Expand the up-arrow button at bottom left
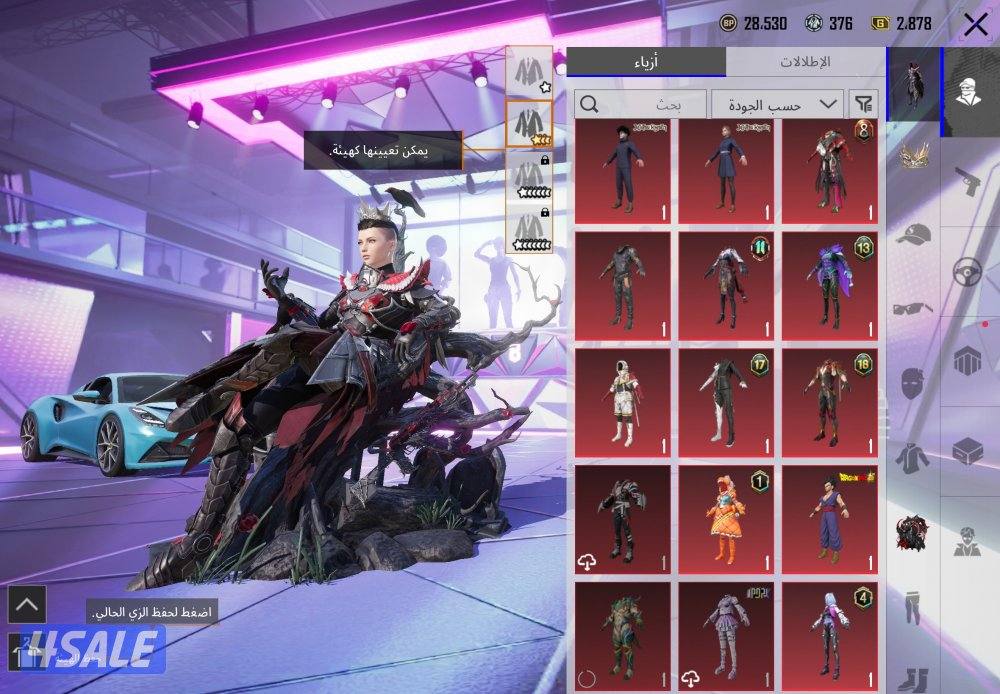The height and width of the screenshot is (694, 1000). pyautogui.click(x=26, y=604)
